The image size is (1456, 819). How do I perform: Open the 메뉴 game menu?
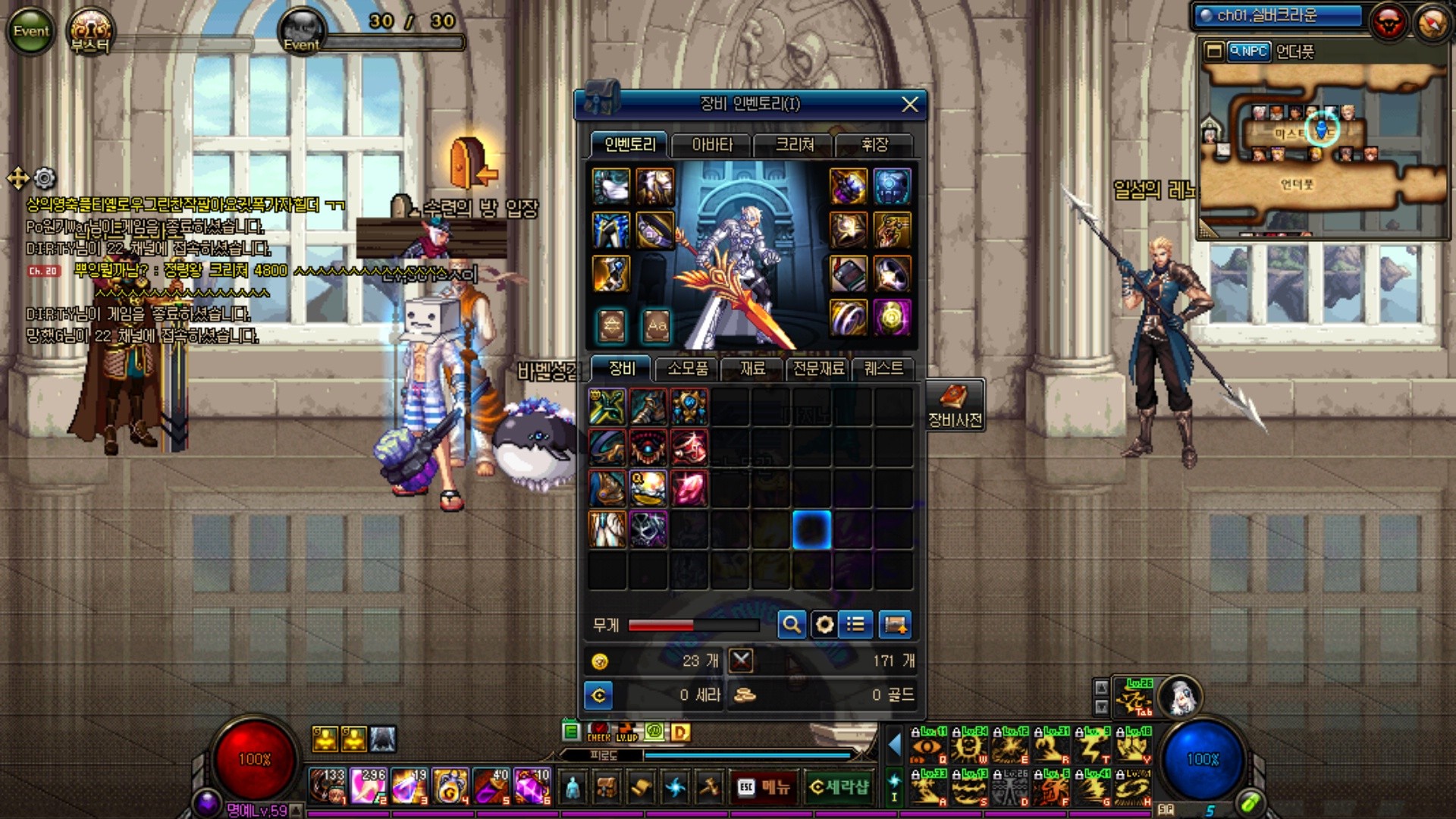click(764, 787)
